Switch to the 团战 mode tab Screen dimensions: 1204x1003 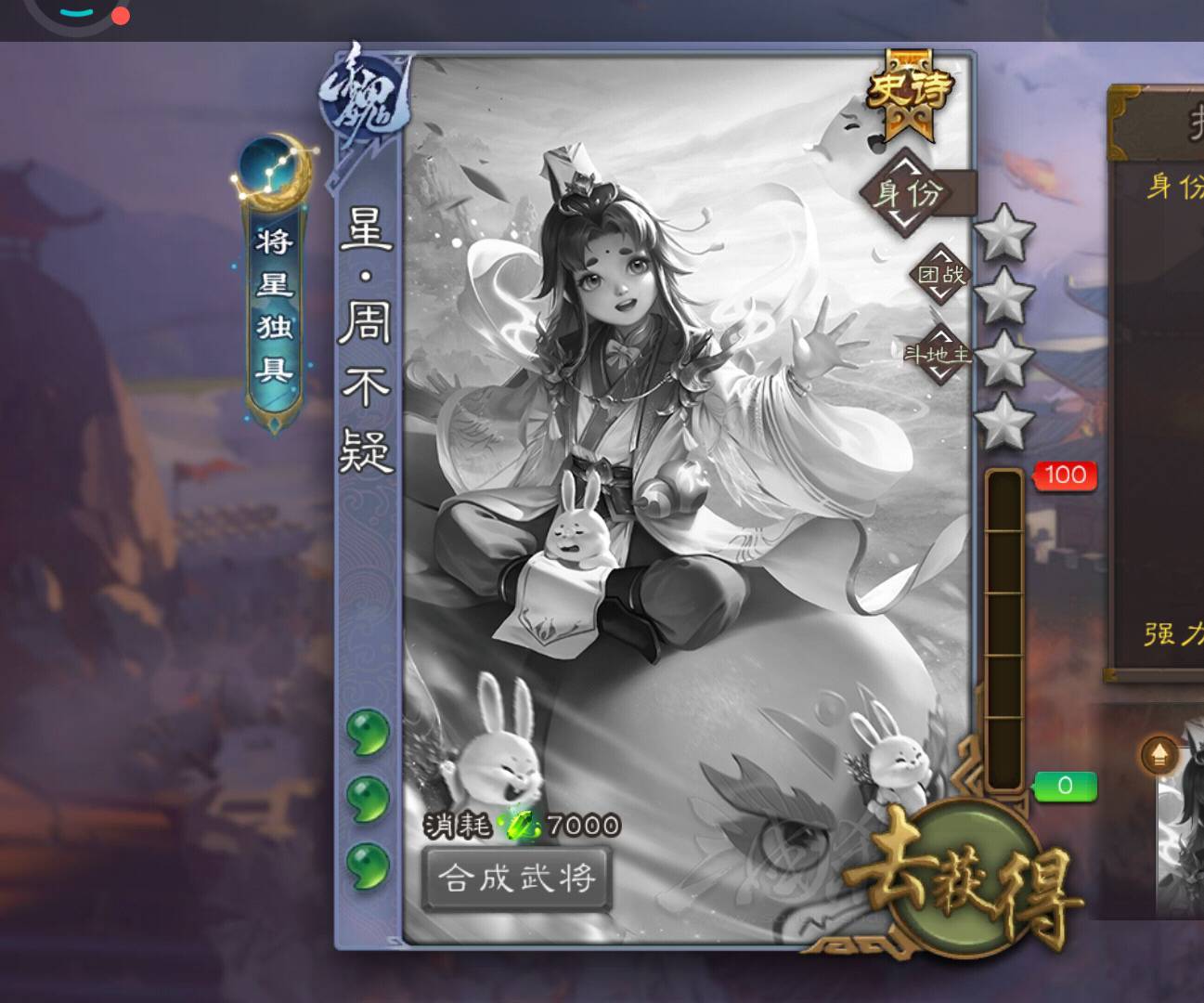939,274
